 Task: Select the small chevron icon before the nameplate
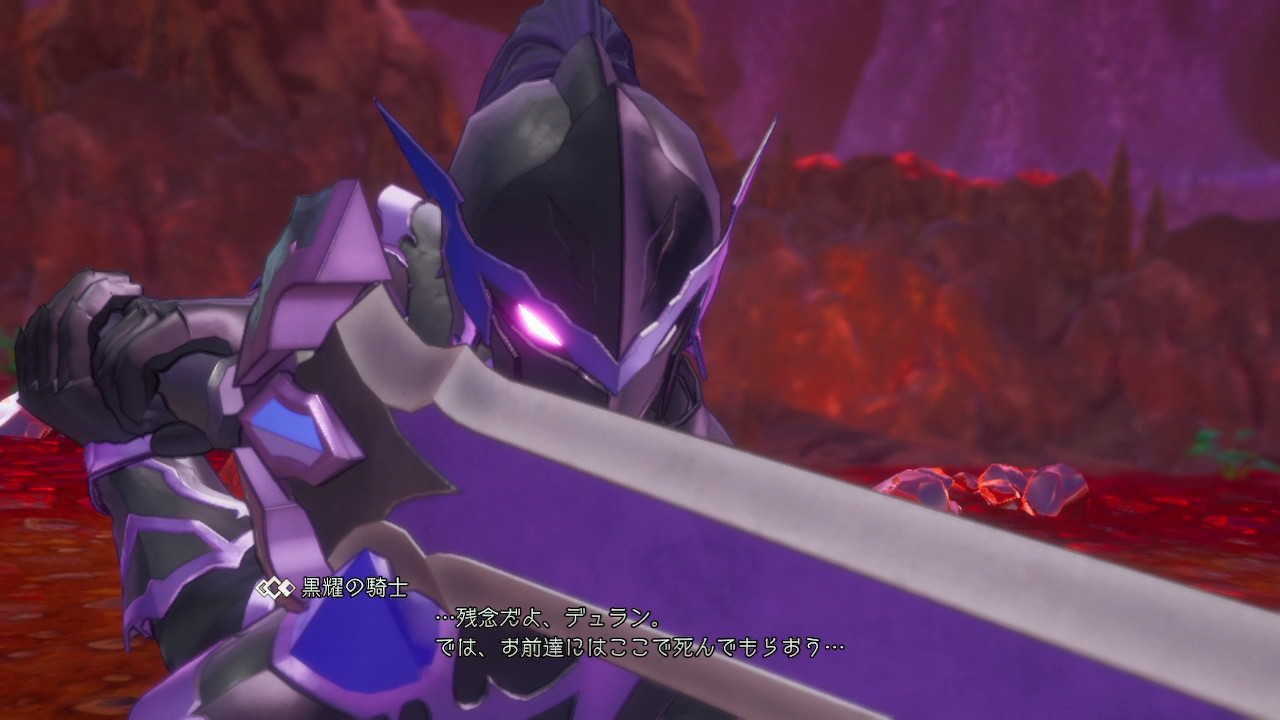(259, 589)
